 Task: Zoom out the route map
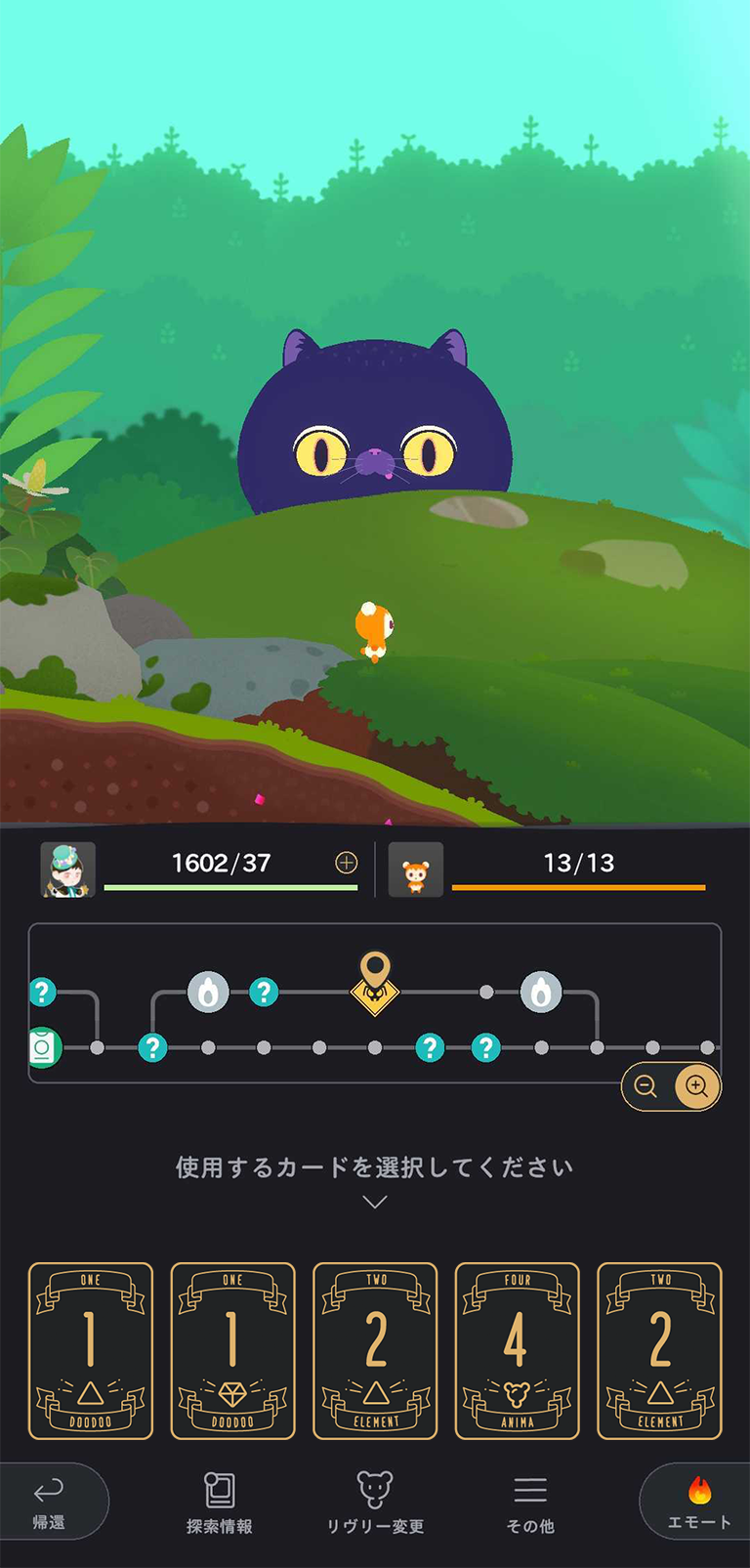point(646,1086)
